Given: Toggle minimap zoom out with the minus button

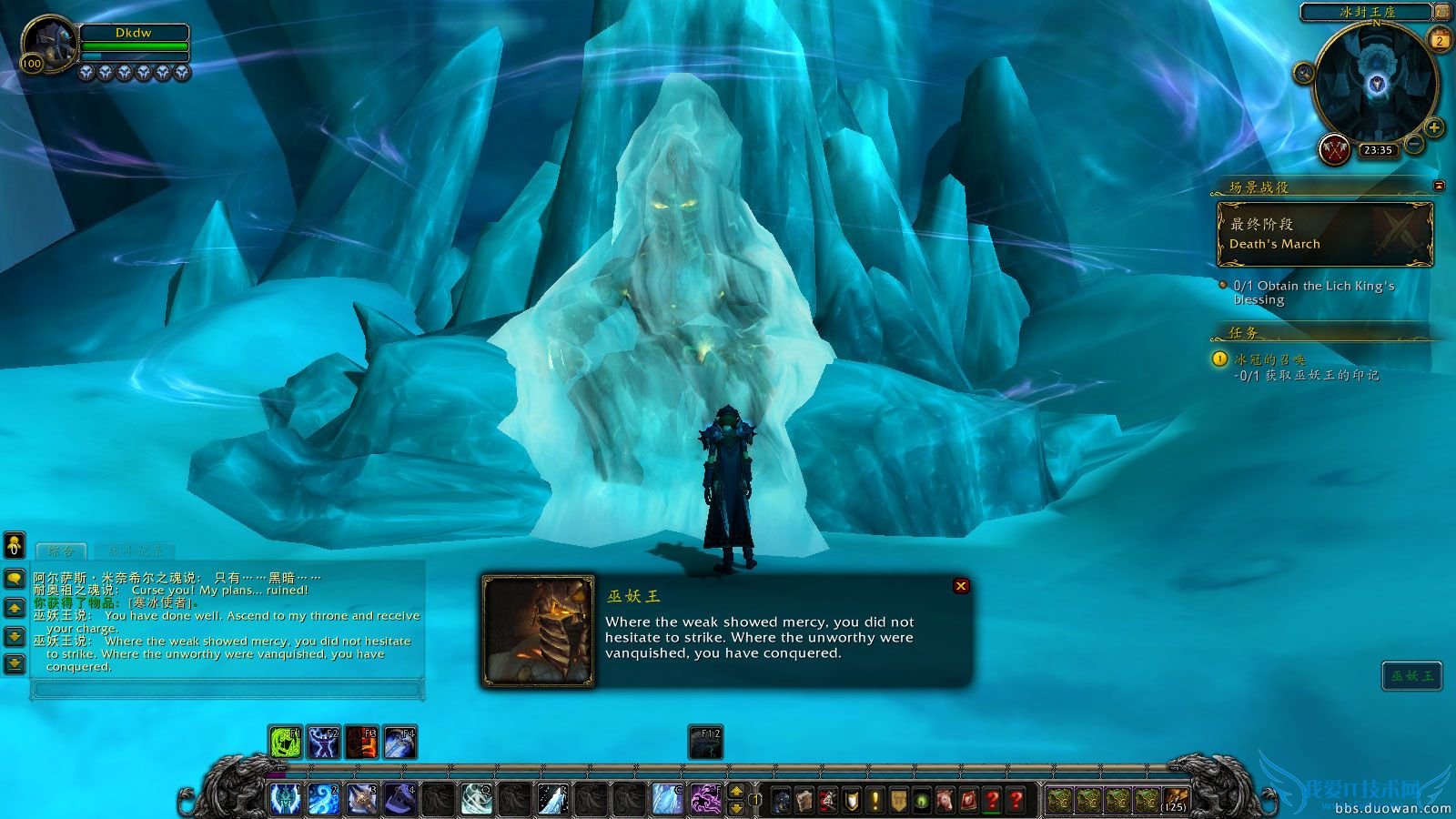Looking at the screenshot, I should pyautogui.click(x=1413, y=143).
